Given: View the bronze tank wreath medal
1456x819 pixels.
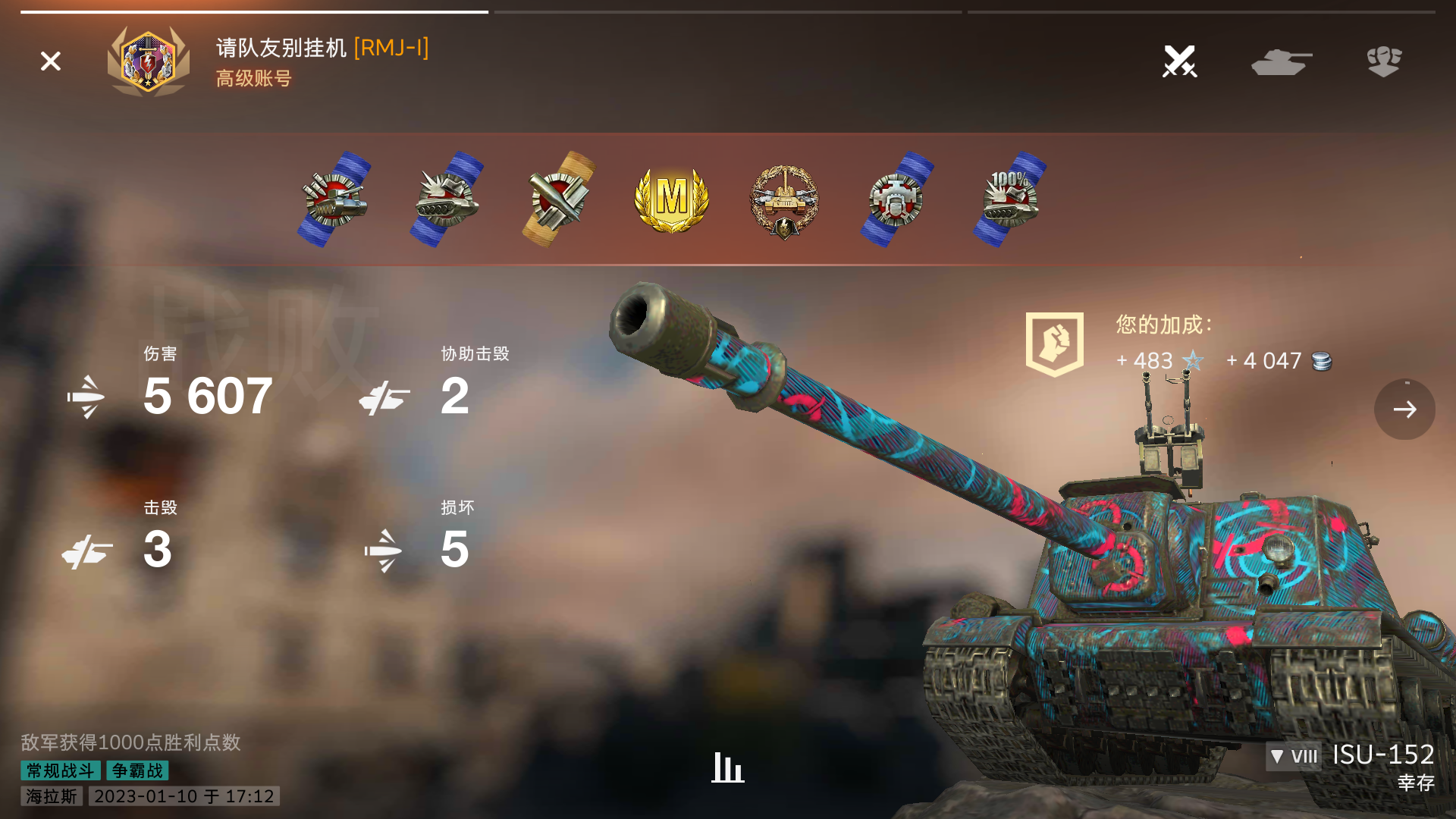Looking at the screenshot, I should coord(784,200).
